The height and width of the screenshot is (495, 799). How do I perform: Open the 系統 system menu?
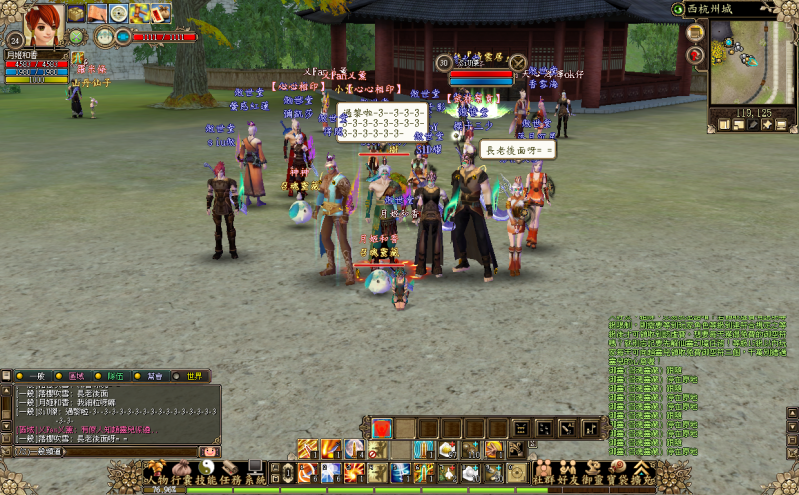click(254, 477)
